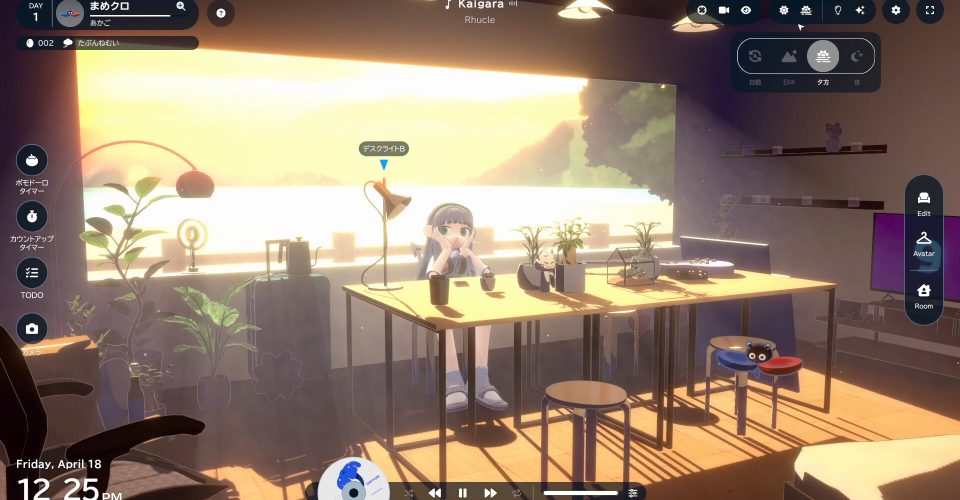Open the Pomodoro timer
Screen dimensions: 960x500
coord(32,160)
